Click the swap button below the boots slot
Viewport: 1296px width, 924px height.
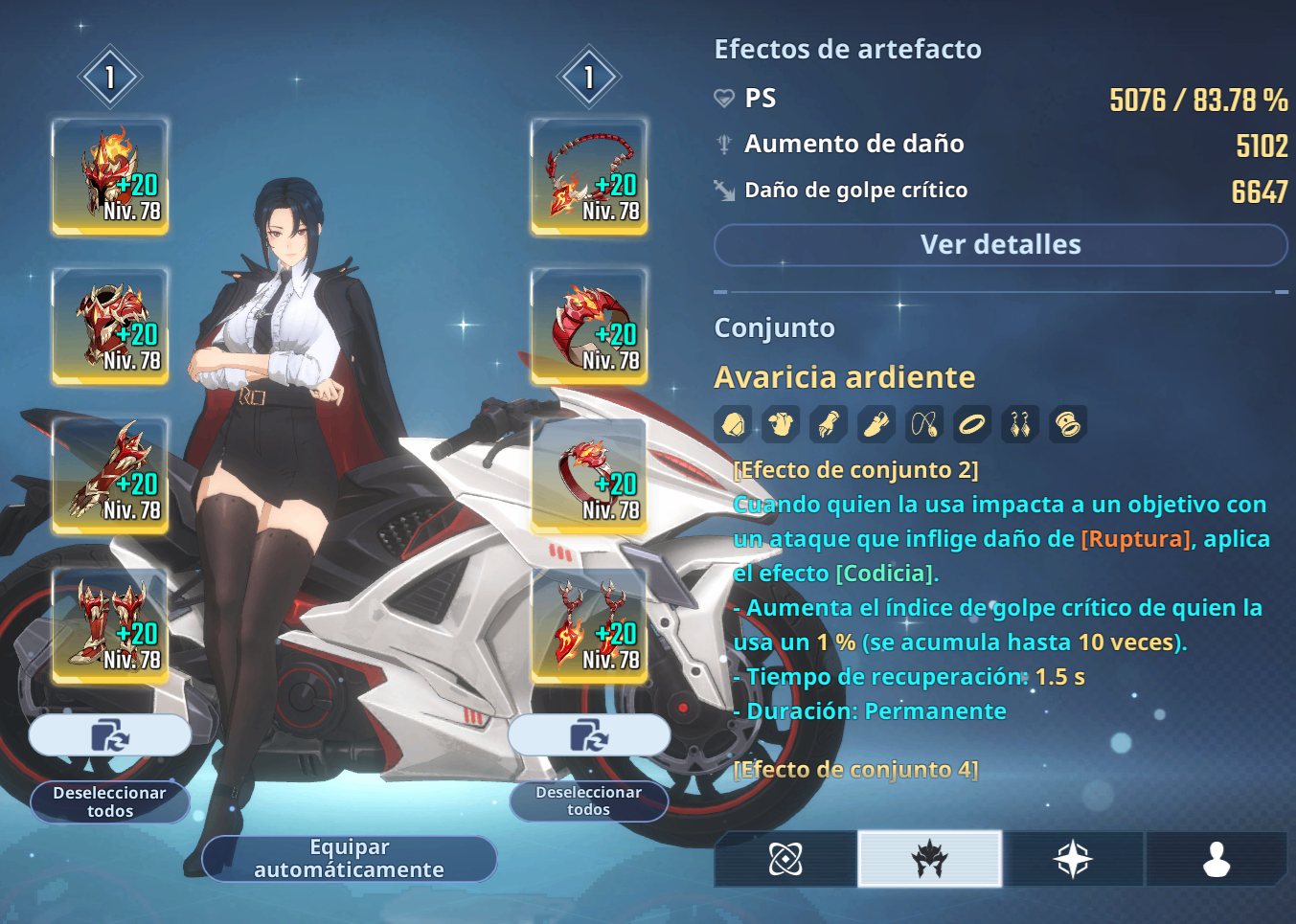point(110,735)
